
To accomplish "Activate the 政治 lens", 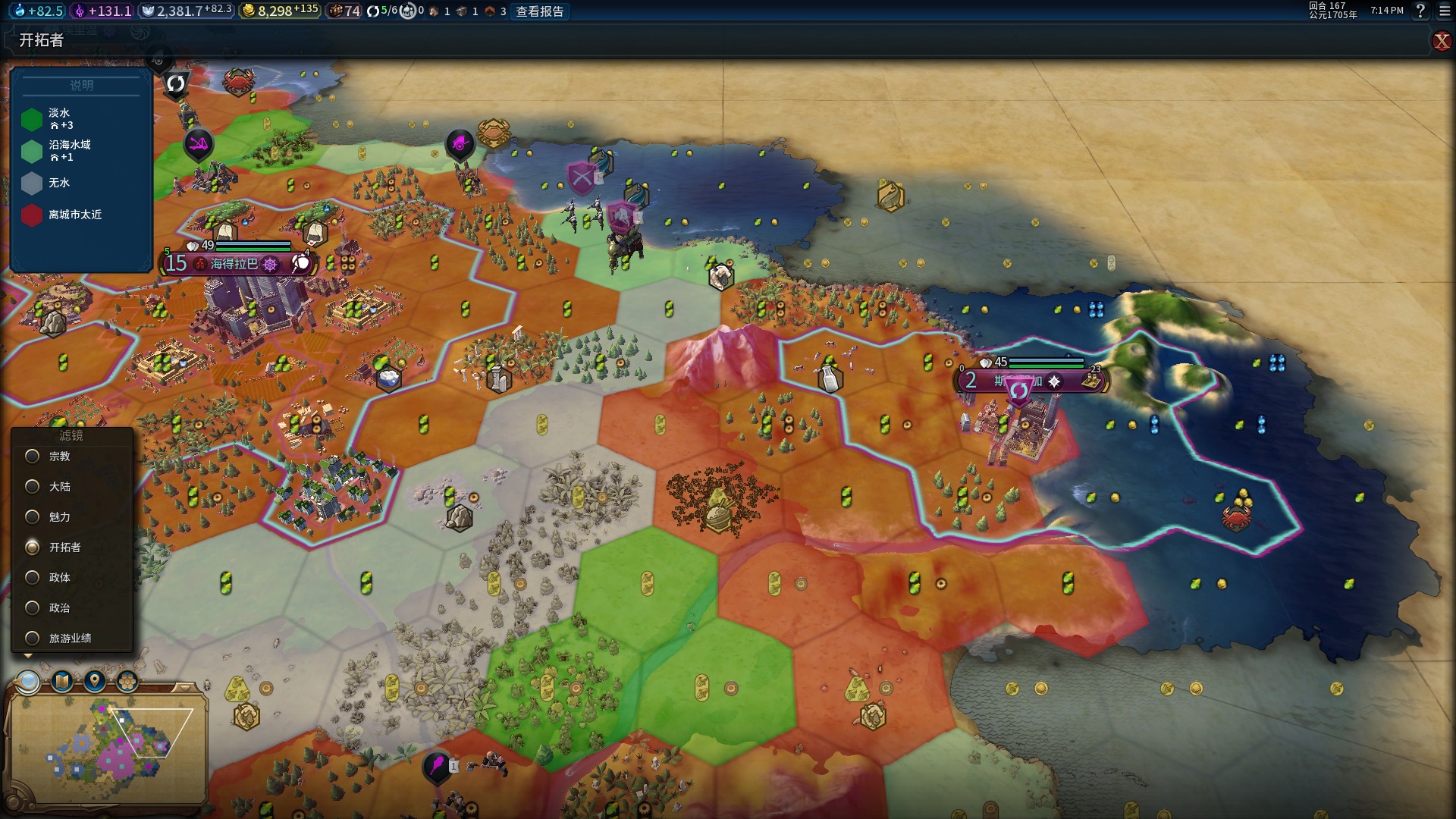I will [33, 608].
